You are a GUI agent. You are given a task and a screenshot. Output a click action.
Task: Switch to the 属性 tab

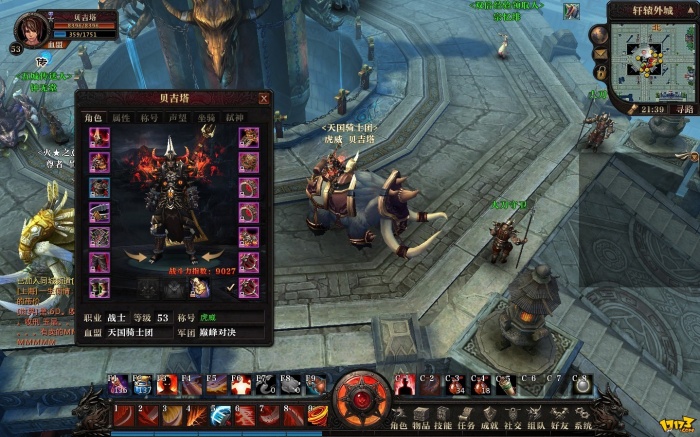click(x=121, y=118)
